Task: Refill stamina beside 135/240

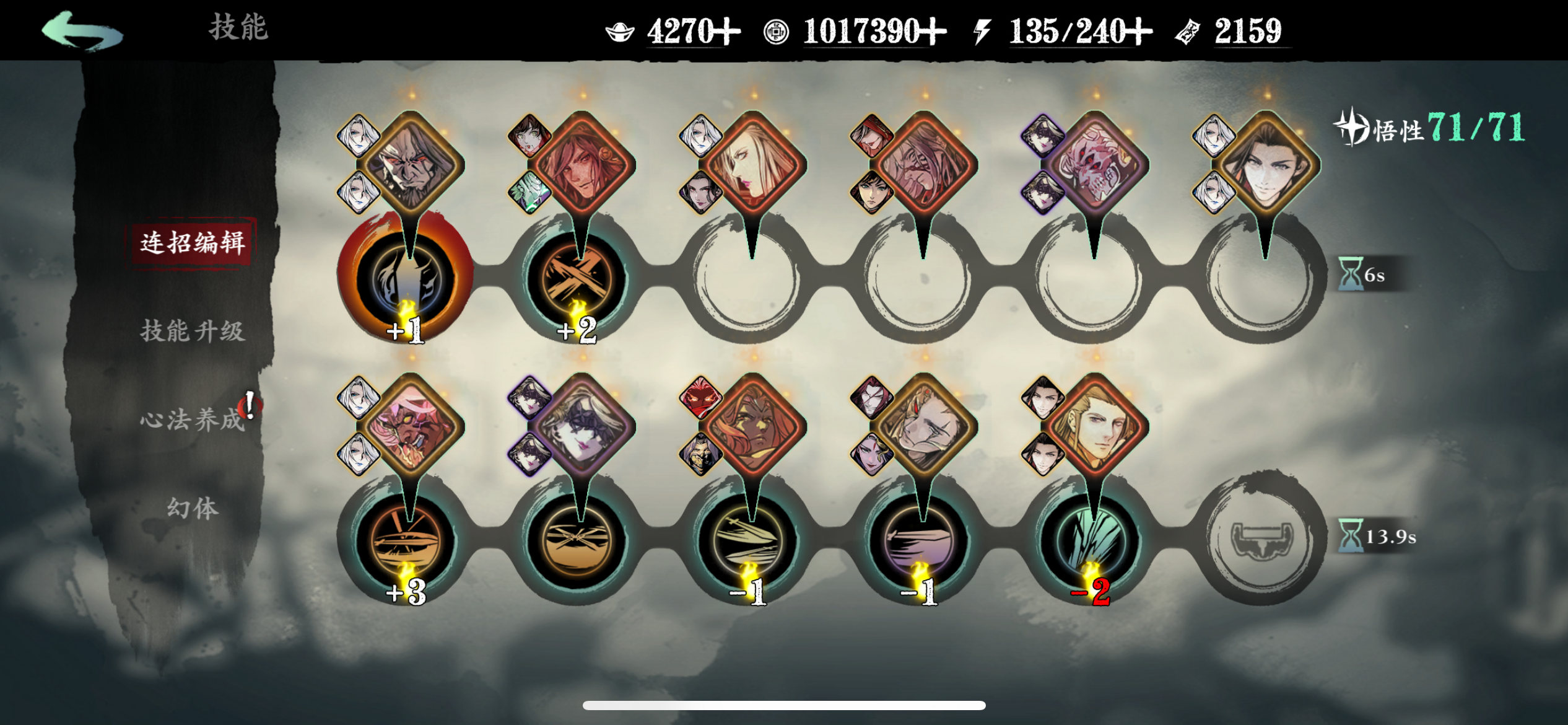Action: (1138, 31)
